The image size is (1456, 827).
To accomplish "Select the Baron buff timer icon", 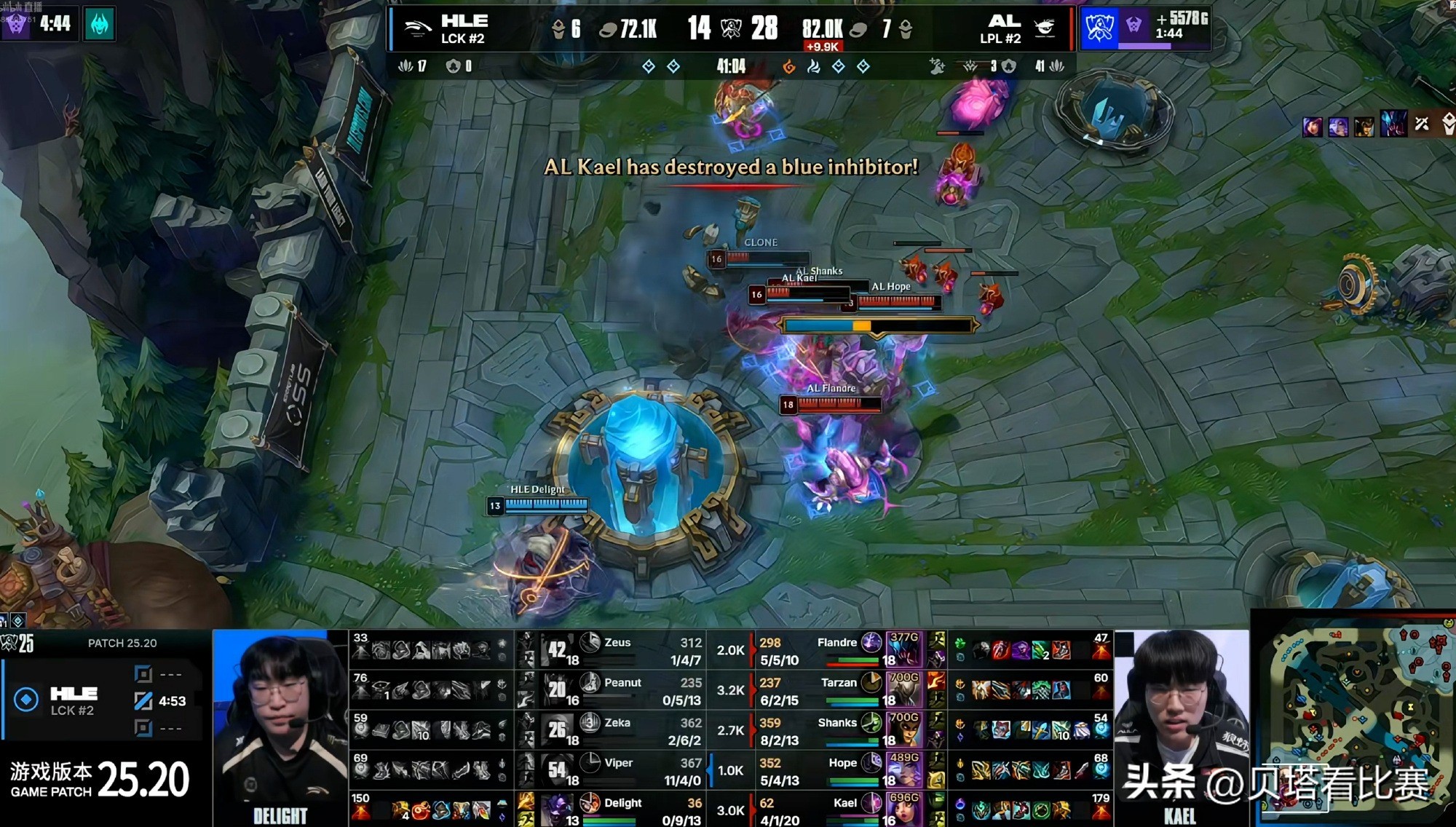I will [x=1099, y=28].
